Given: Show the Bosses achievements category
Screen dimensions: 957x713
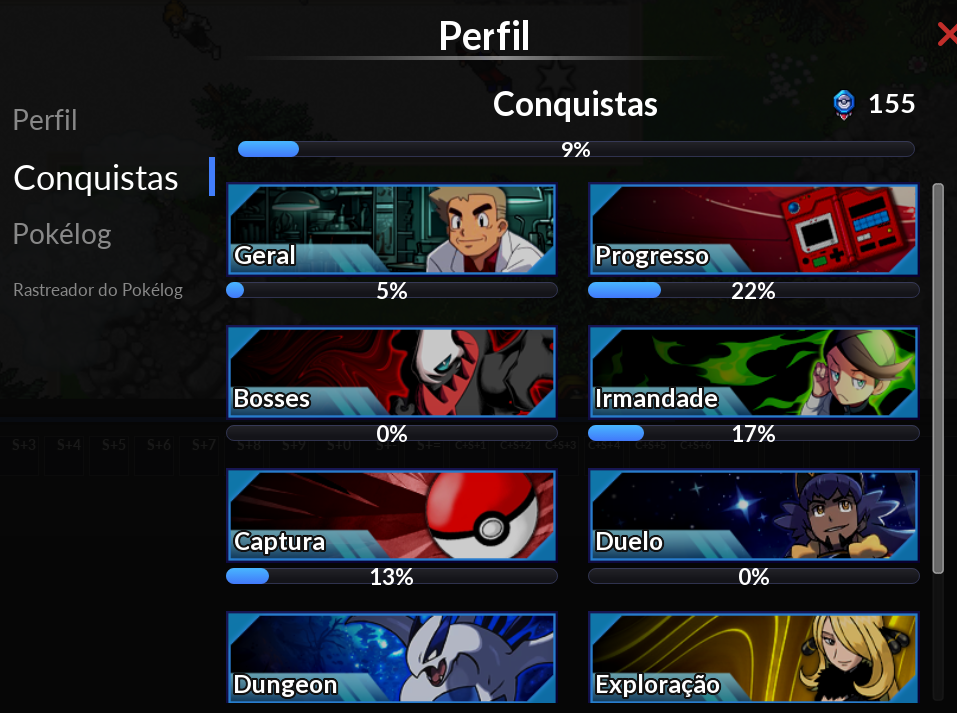Looking at the screenshot, I should 391,372.
